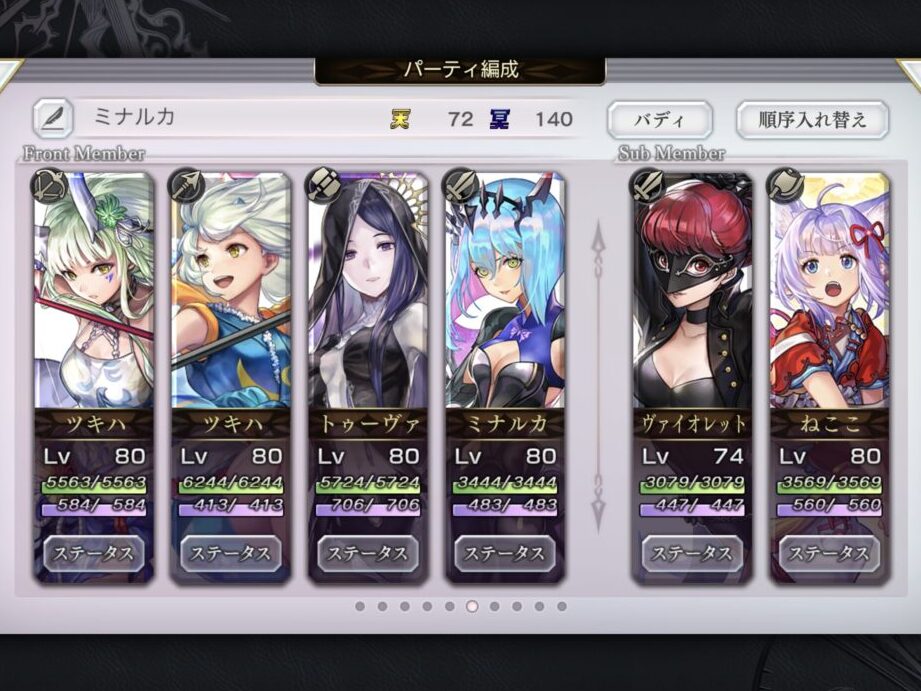This screenshot has height=691, width=921.
Task: Switch to the first party page dot
Action: point(360,606)
